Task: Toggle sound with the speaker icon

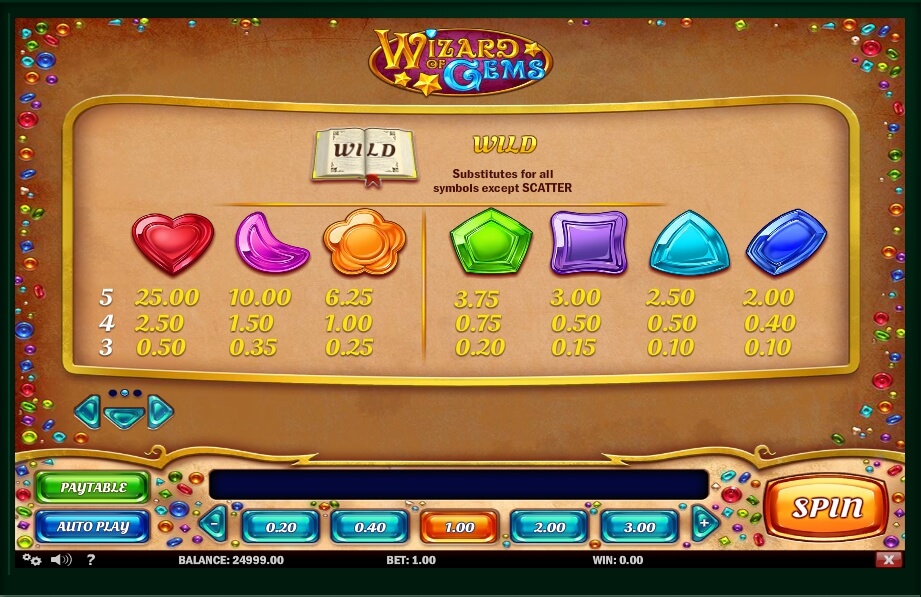Action: tap(61, 560)
